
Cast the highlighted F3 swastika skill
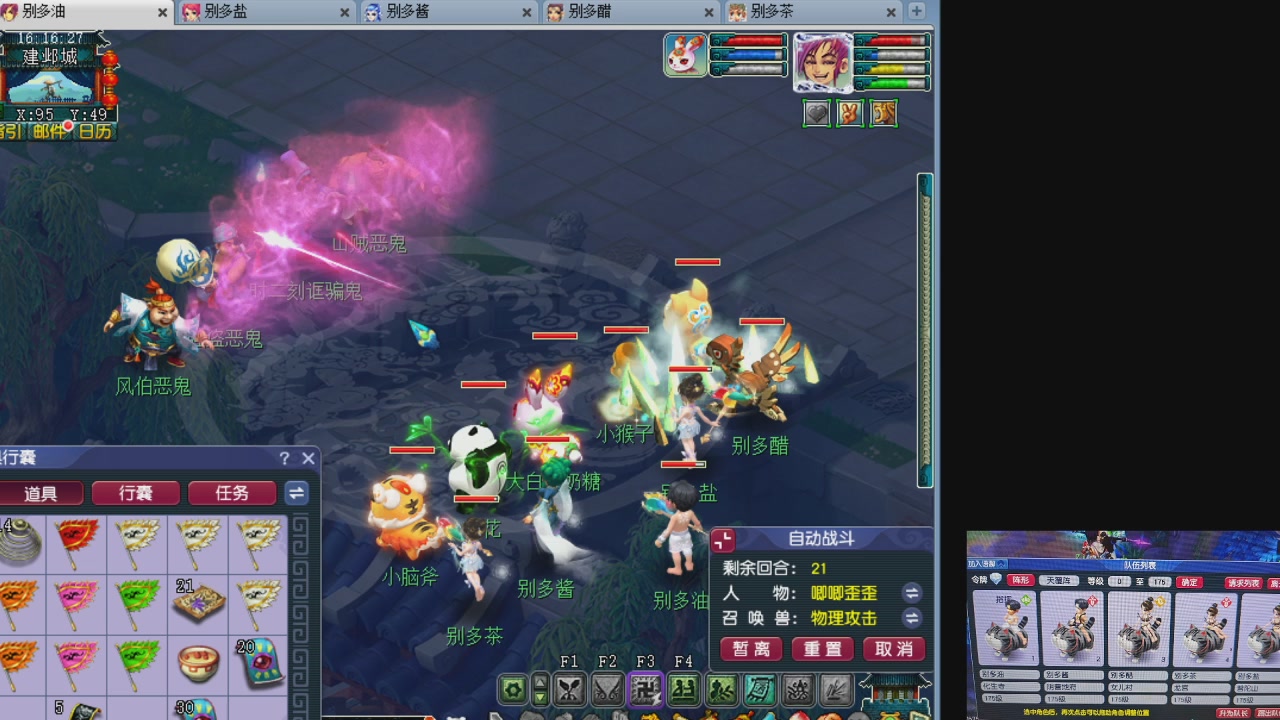645,688
